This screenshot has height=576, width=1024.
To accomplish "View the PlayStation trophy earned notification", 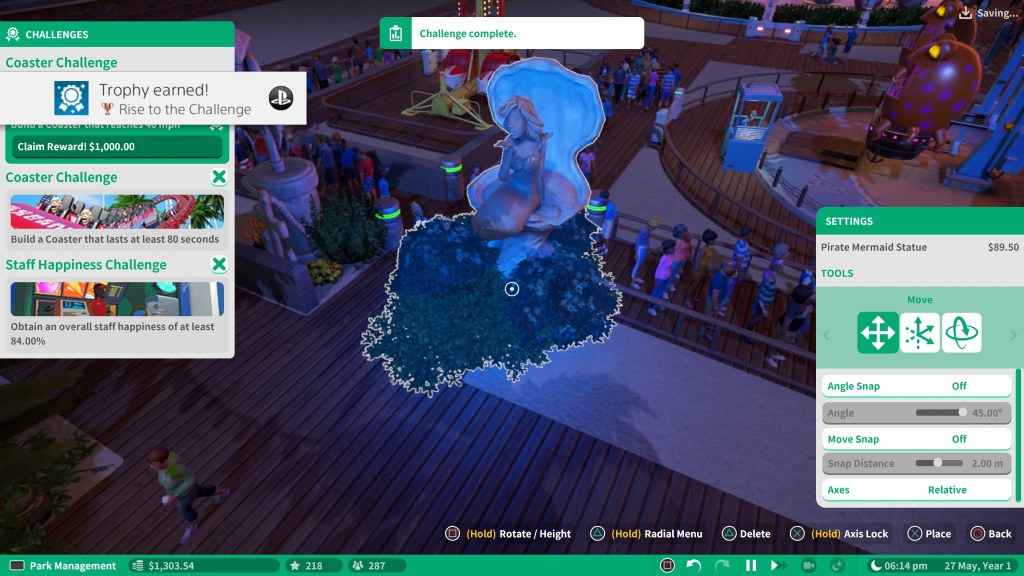I will (x=153, y=99).
